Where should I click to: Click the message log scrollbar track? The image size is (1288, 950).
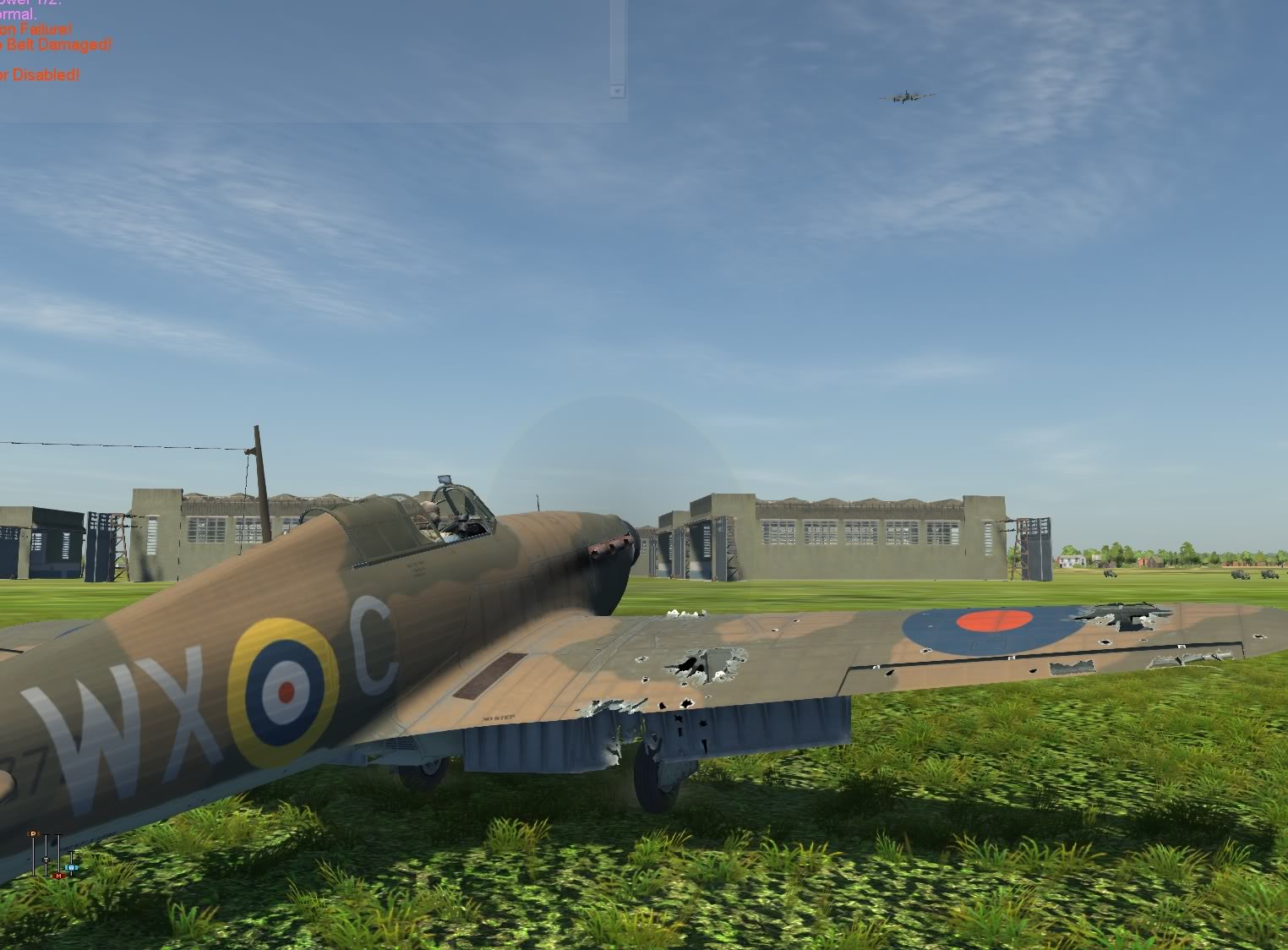[x=618, y=41]
